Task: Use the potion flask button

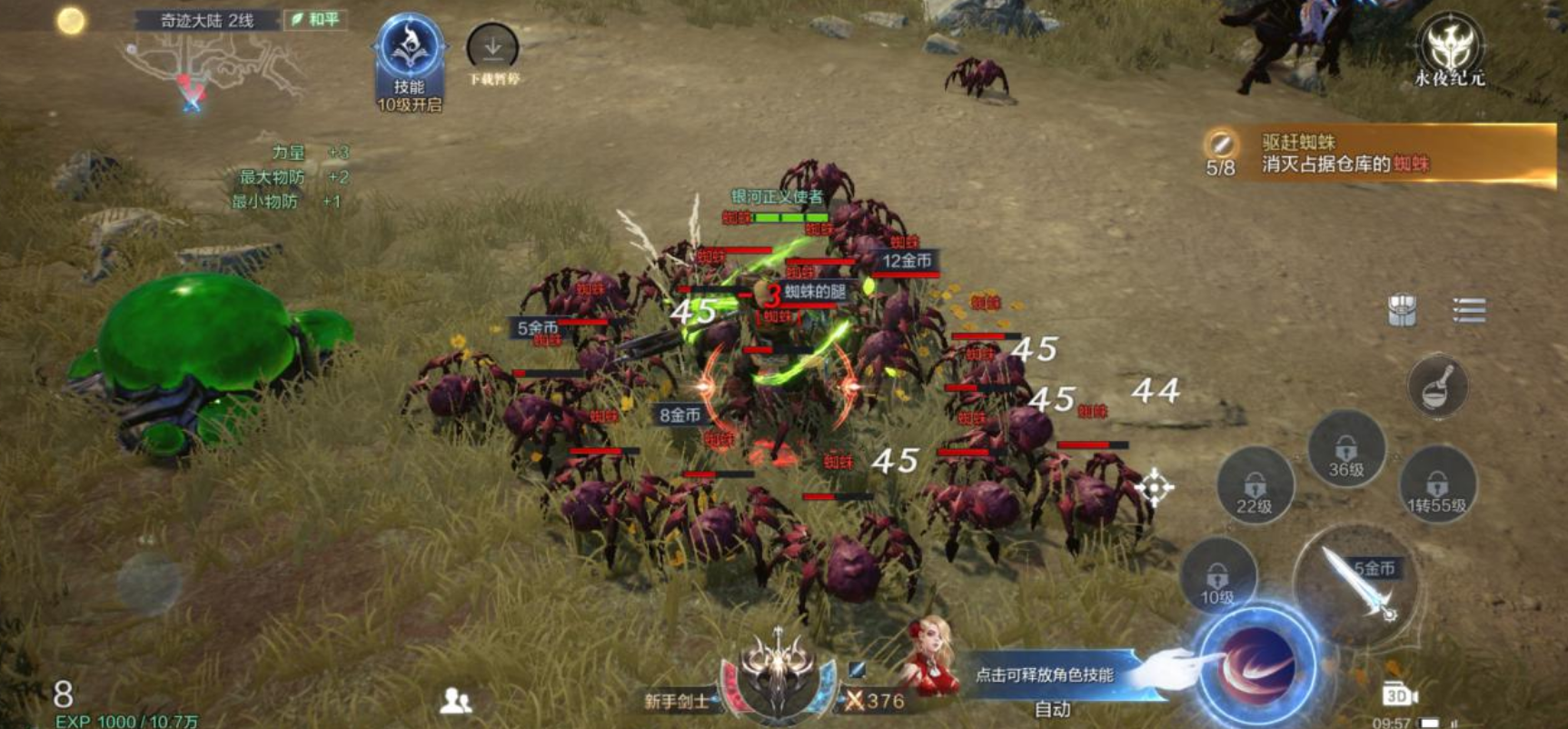Action: point(1437,385)
